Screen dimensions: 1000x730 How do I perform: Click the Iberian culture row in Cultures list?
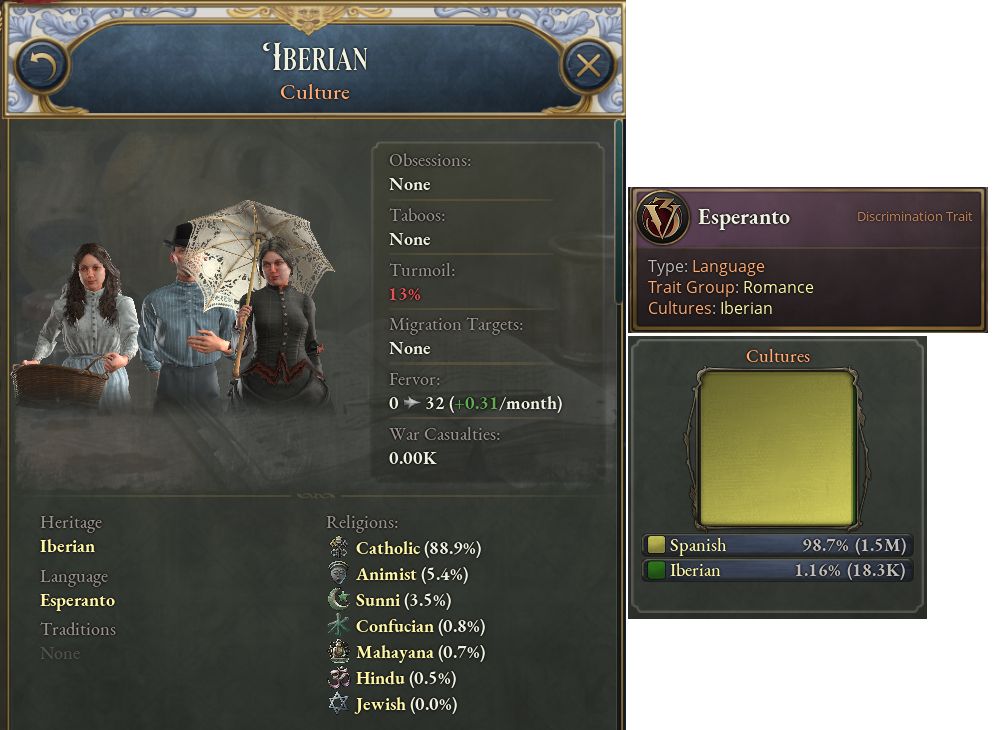(777, 571)
